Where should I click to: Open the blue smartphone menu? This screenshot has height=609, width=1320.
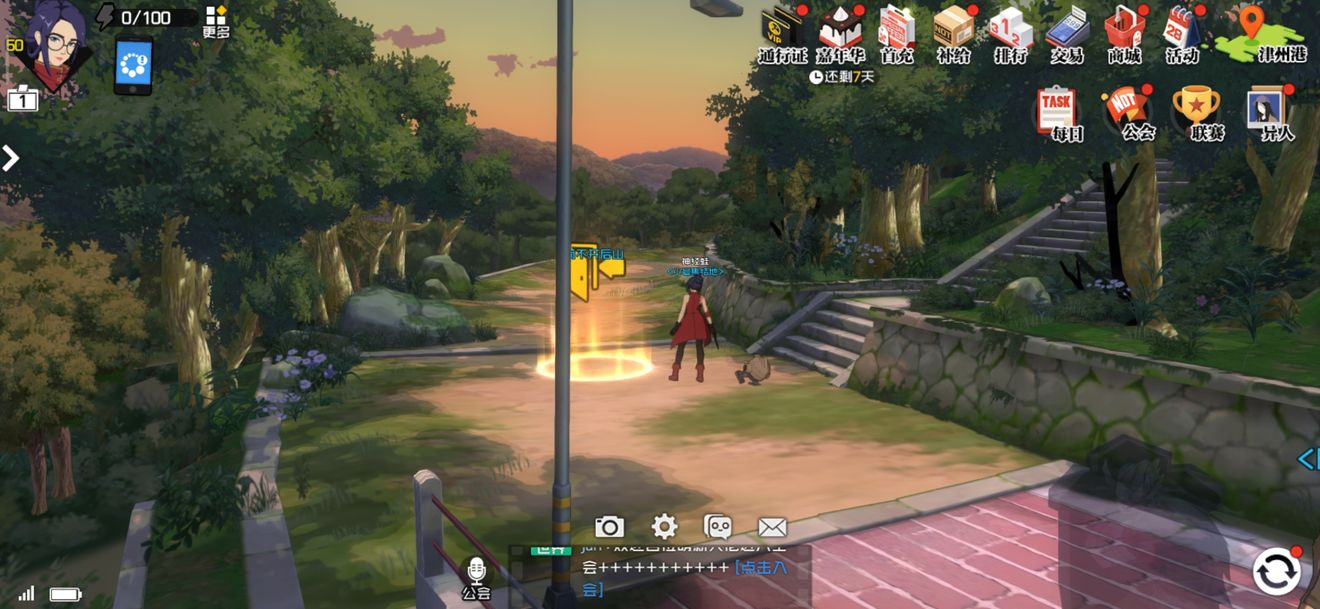click(133, 66)
